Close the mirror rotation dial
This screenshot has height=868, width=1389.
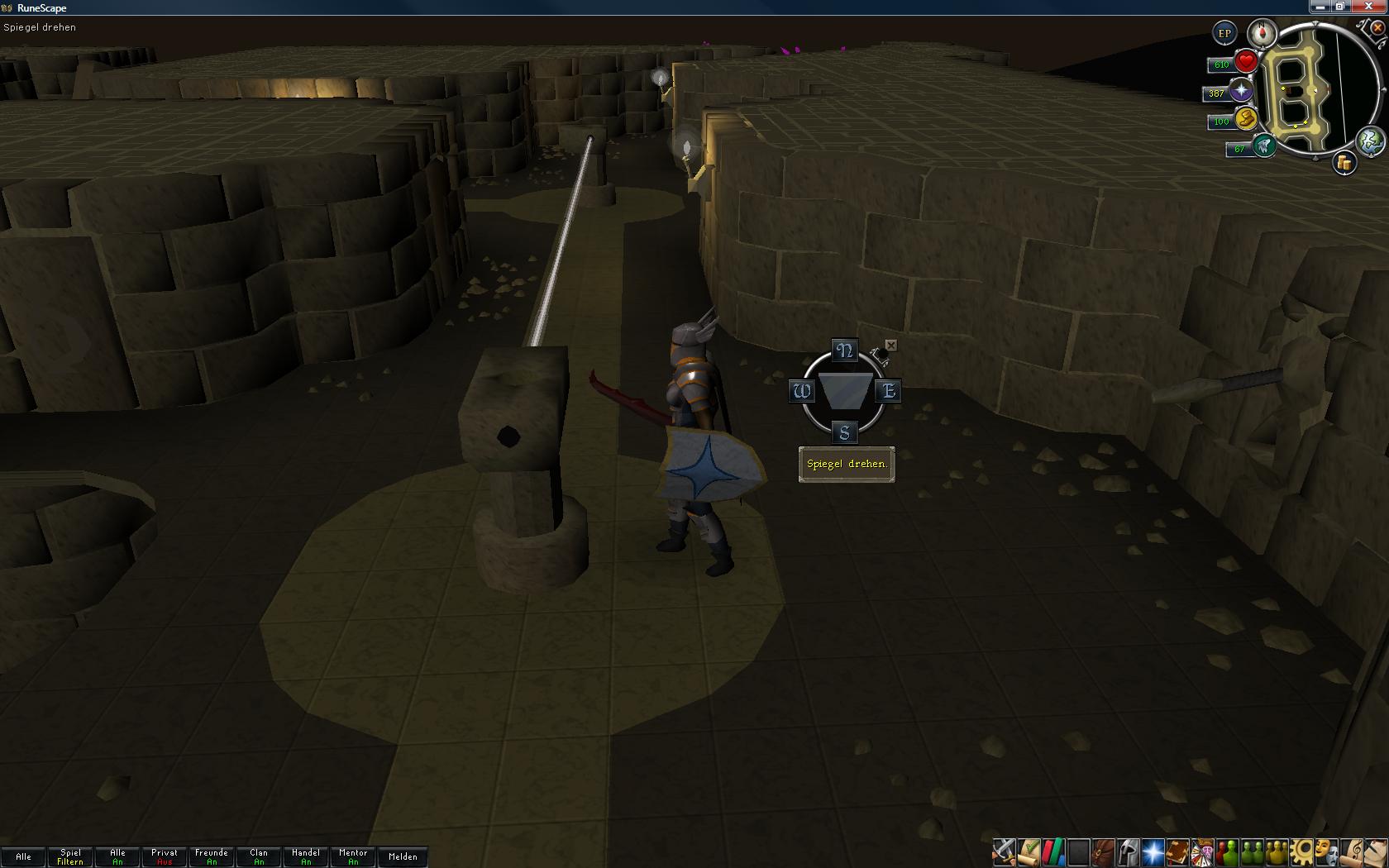tap(890, 345)
